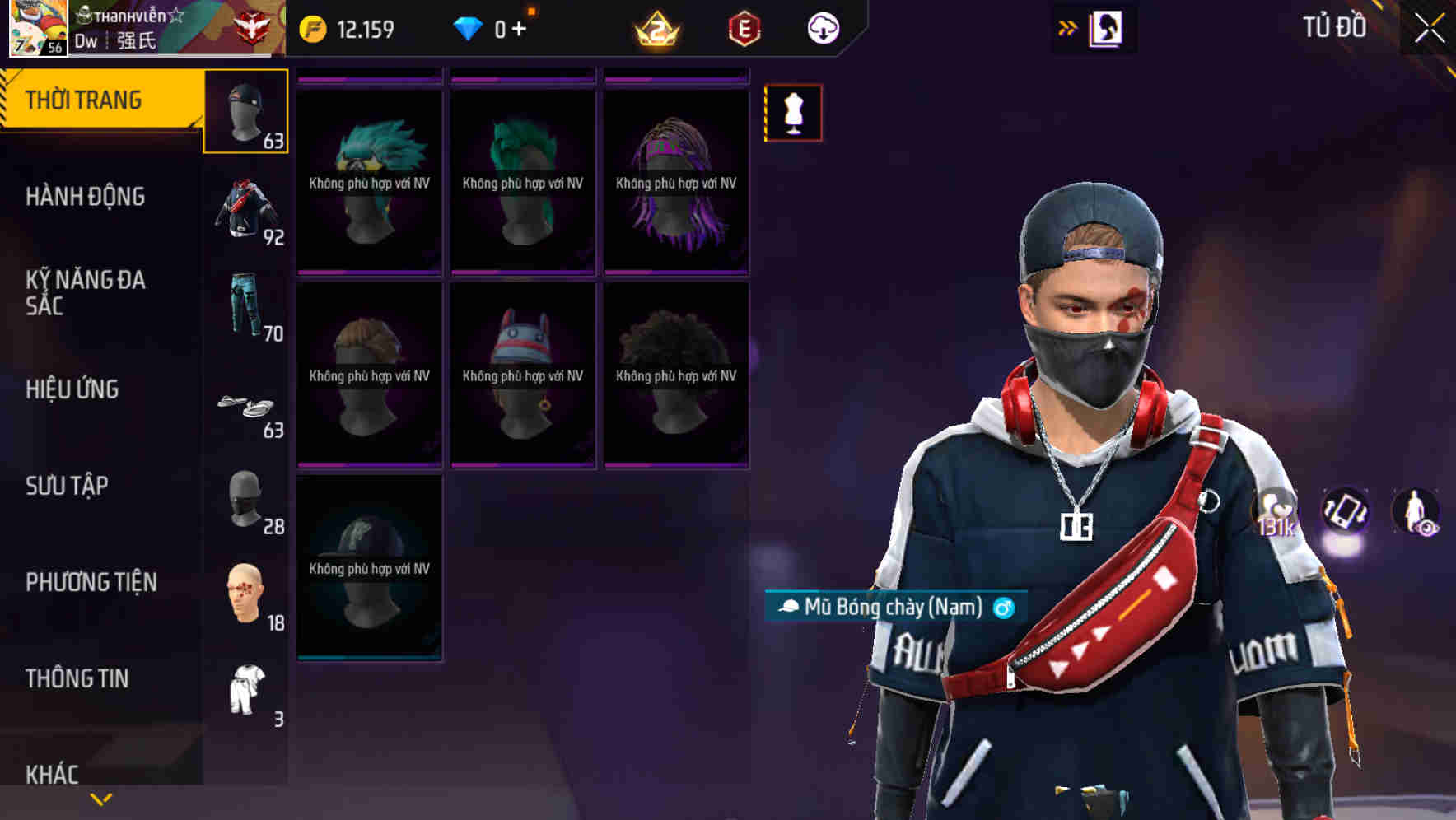Select the mannequin preview icon beside item grid
This screenshot has height=820, width=1456.
tap(793, 114)
